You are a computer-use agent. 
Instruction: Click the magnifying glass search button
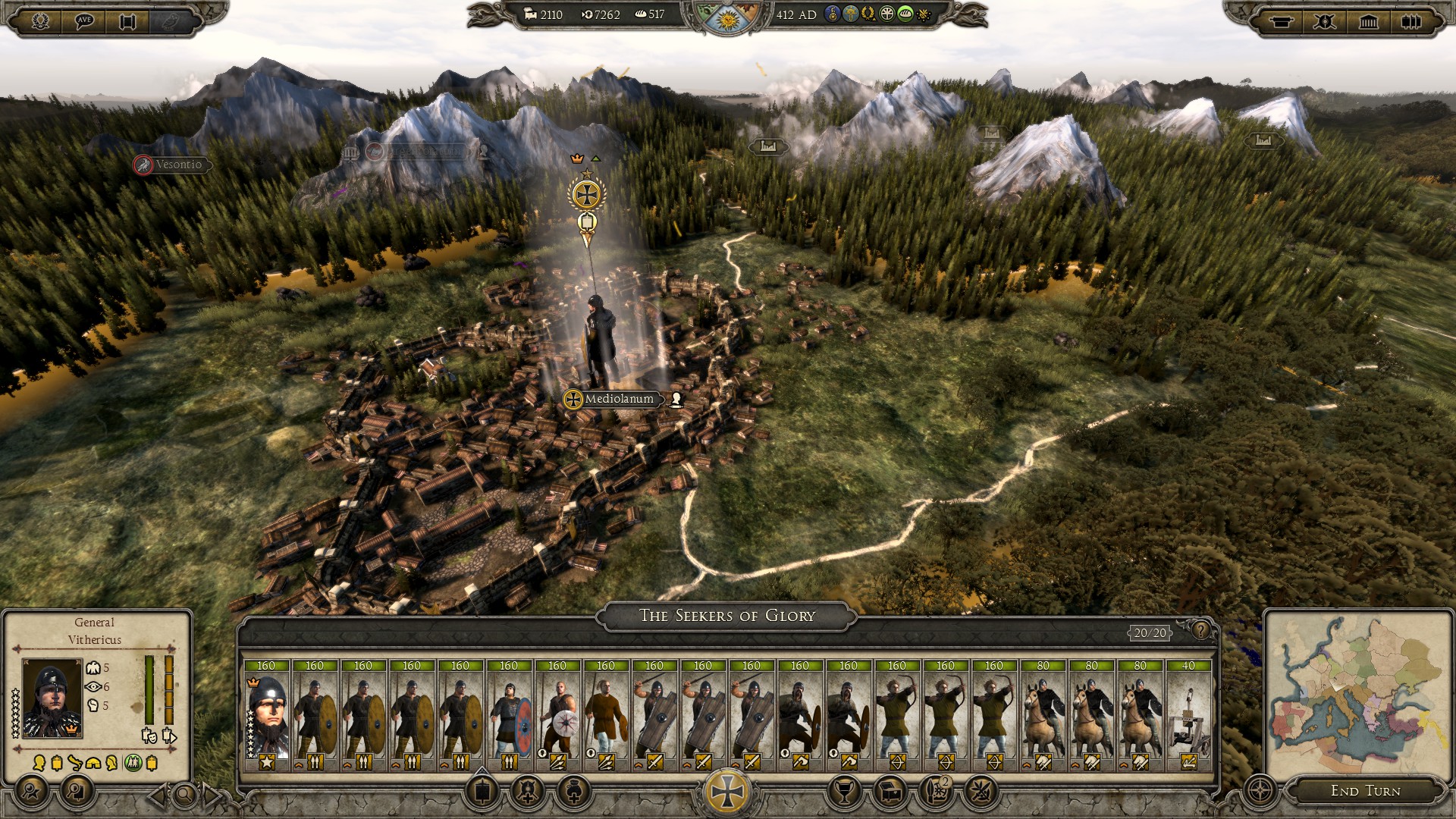[184, 795]
